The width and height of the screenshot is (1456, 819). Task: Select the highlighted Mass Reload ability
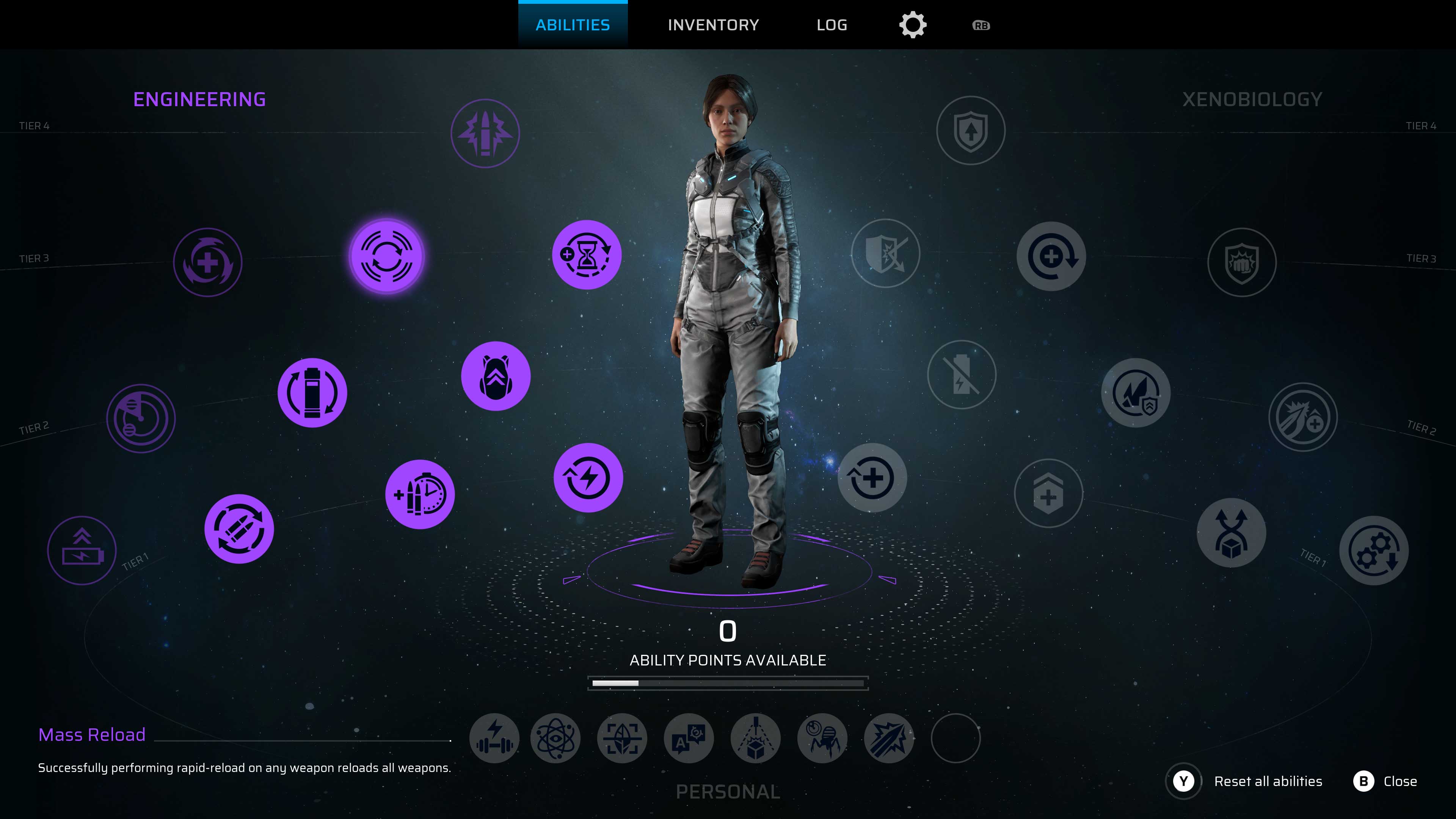tap(387, 256)
